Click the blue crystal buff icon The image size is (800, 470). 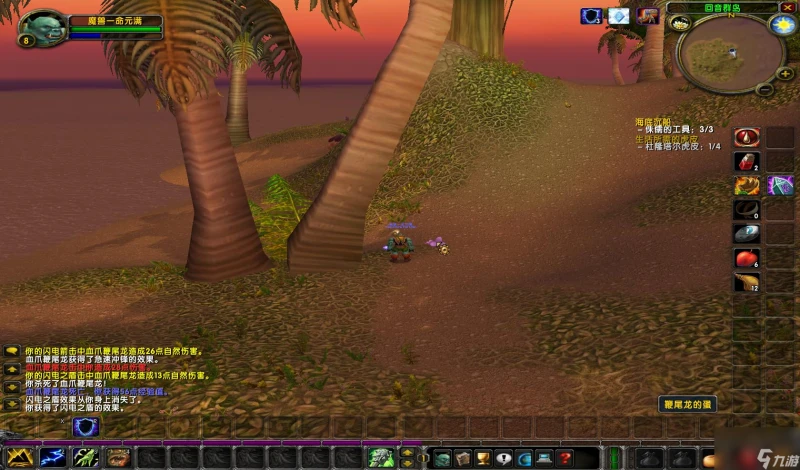[x=619, y=16]
